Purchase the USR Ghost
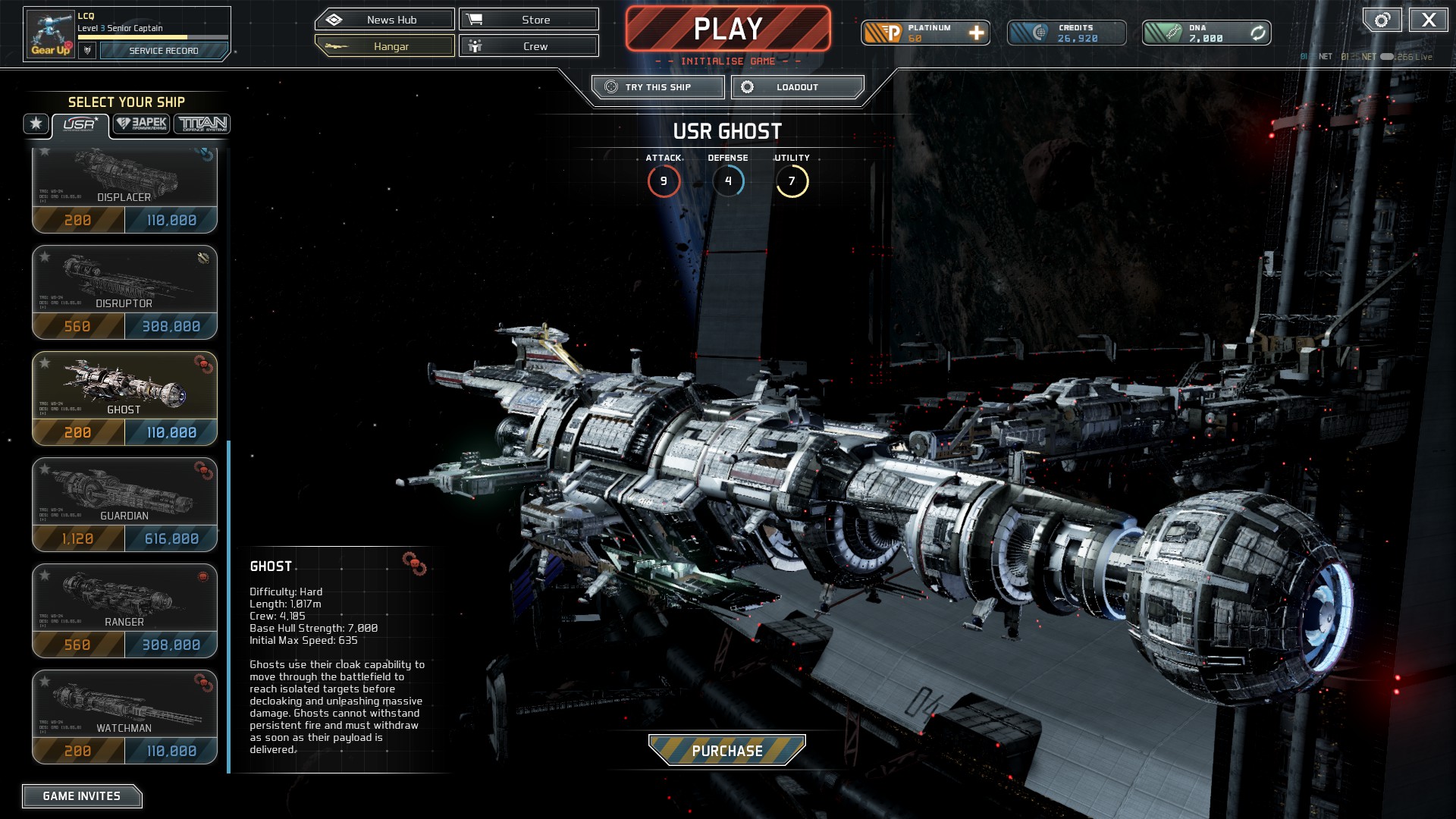The width and height of the screenshot is (1456, 819). 726,751
